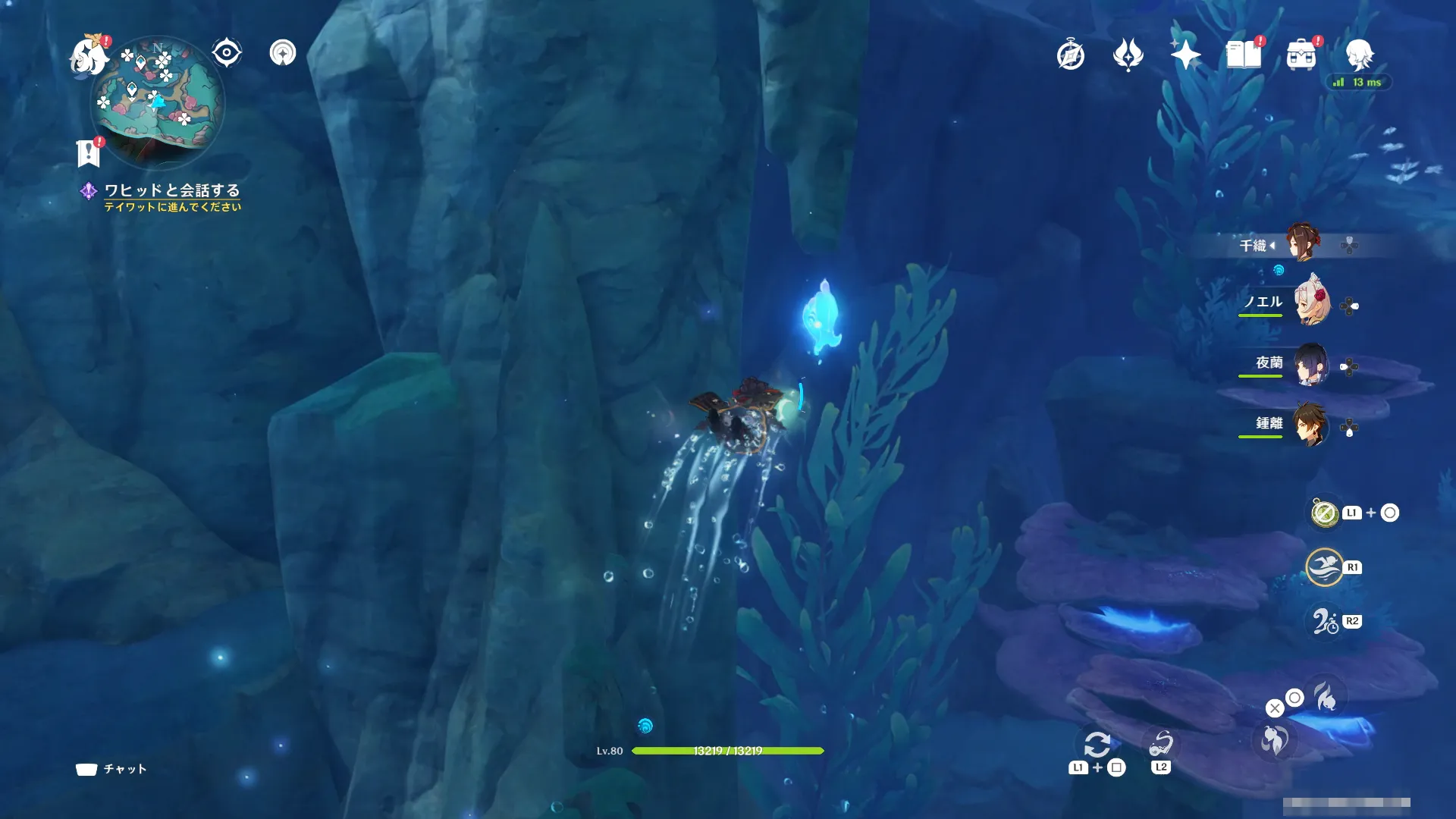The width and height of the screenshot is (1456, 819).
Task: Open the compass events icon
Action: tap(1070, 55)
